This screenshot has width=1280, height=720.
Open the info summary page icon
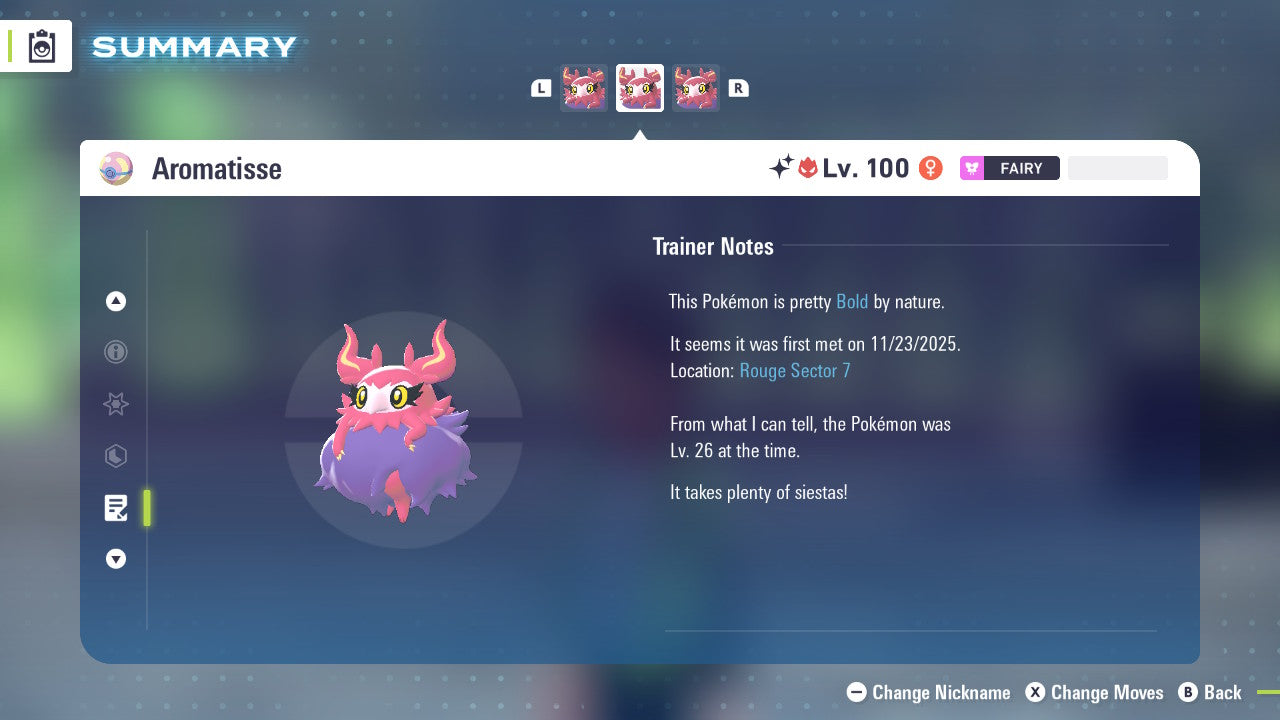coord(115,352)
